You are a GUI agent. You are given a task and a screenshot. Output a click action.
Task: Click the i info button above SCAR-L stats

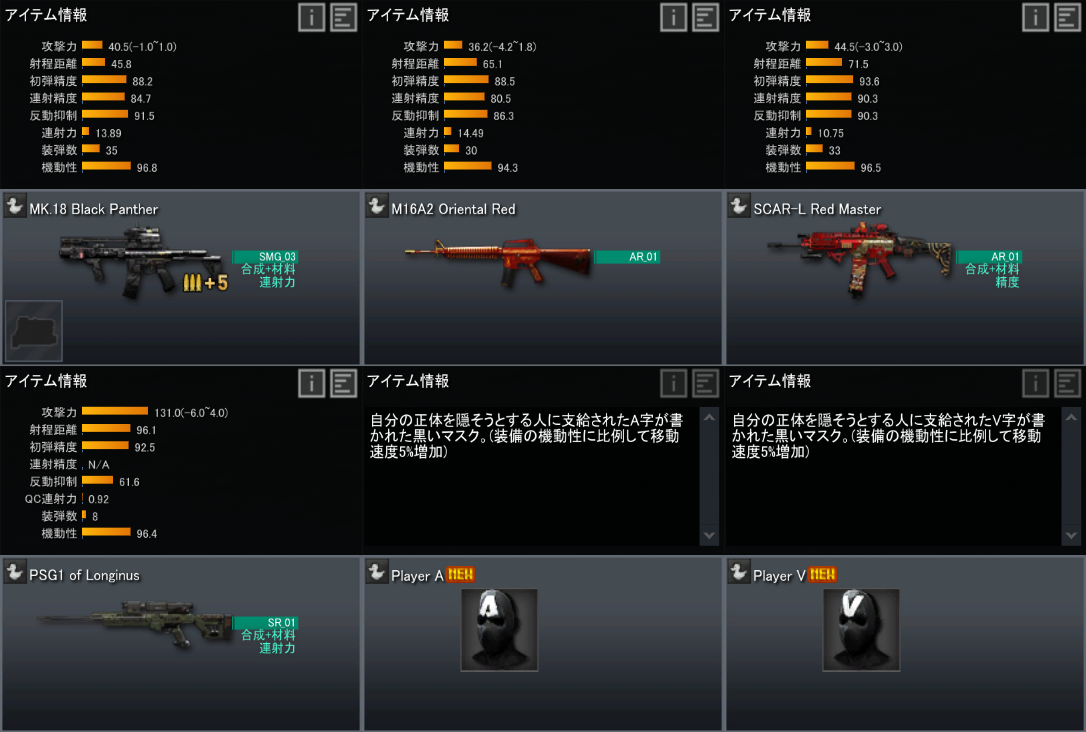coord(1035,17)
